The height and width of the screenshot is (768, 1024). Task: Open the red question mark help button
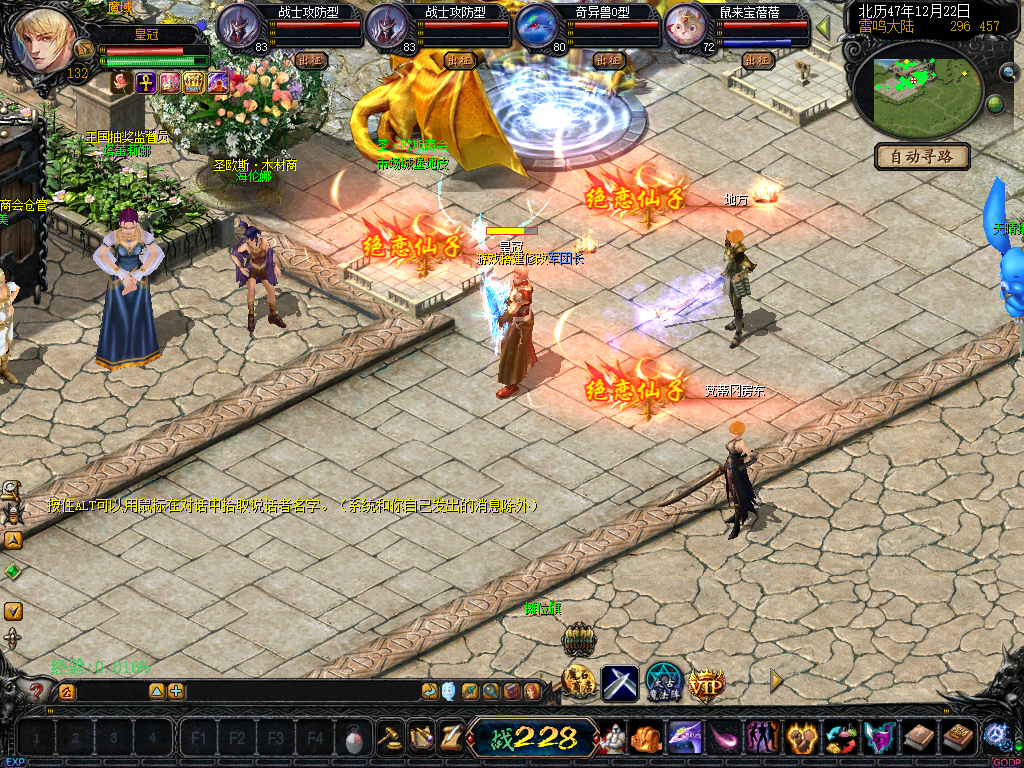(x=37, y=690)
